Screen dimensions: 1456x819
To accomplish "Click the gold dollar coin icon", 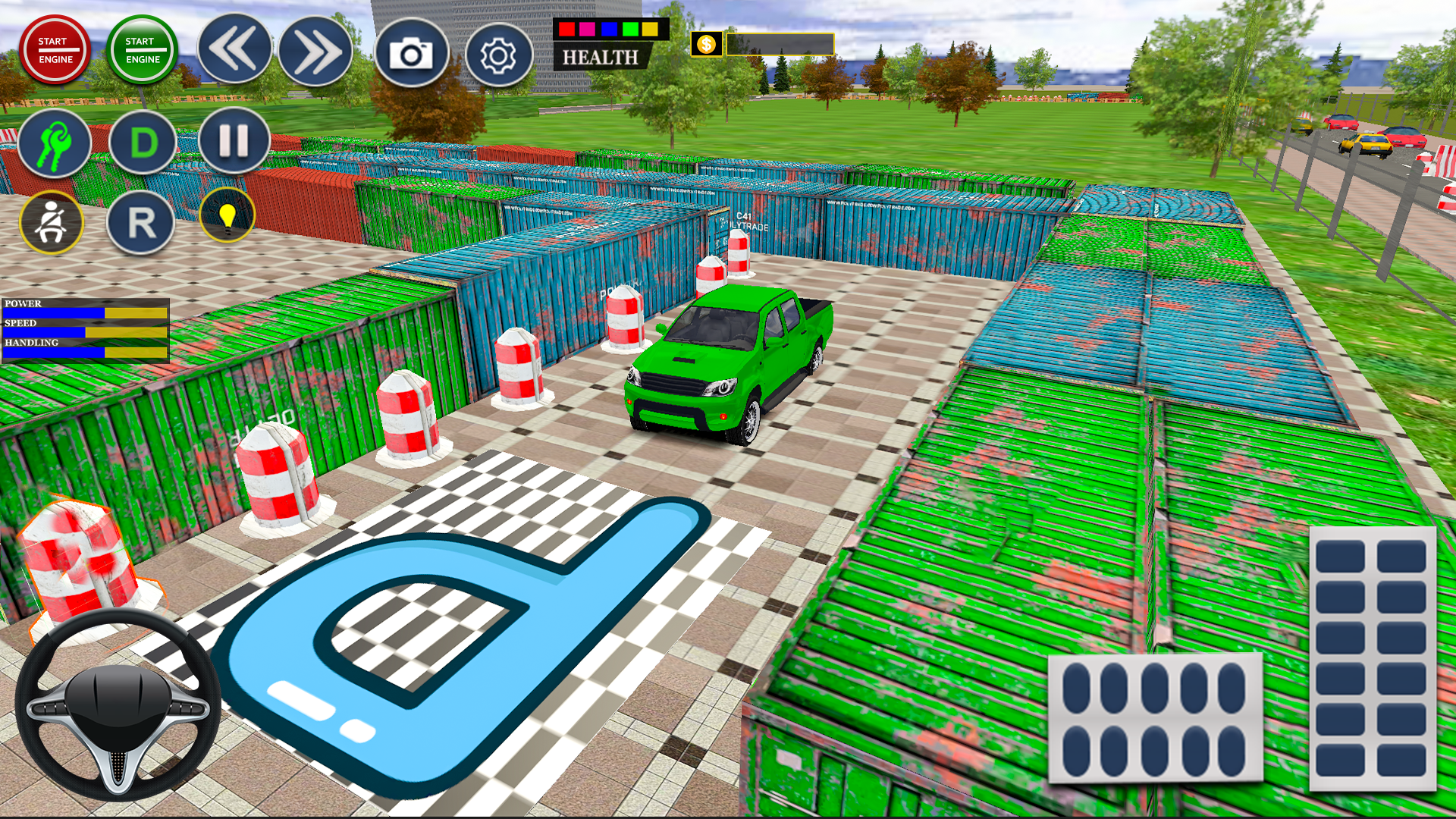I will (706, 44).
